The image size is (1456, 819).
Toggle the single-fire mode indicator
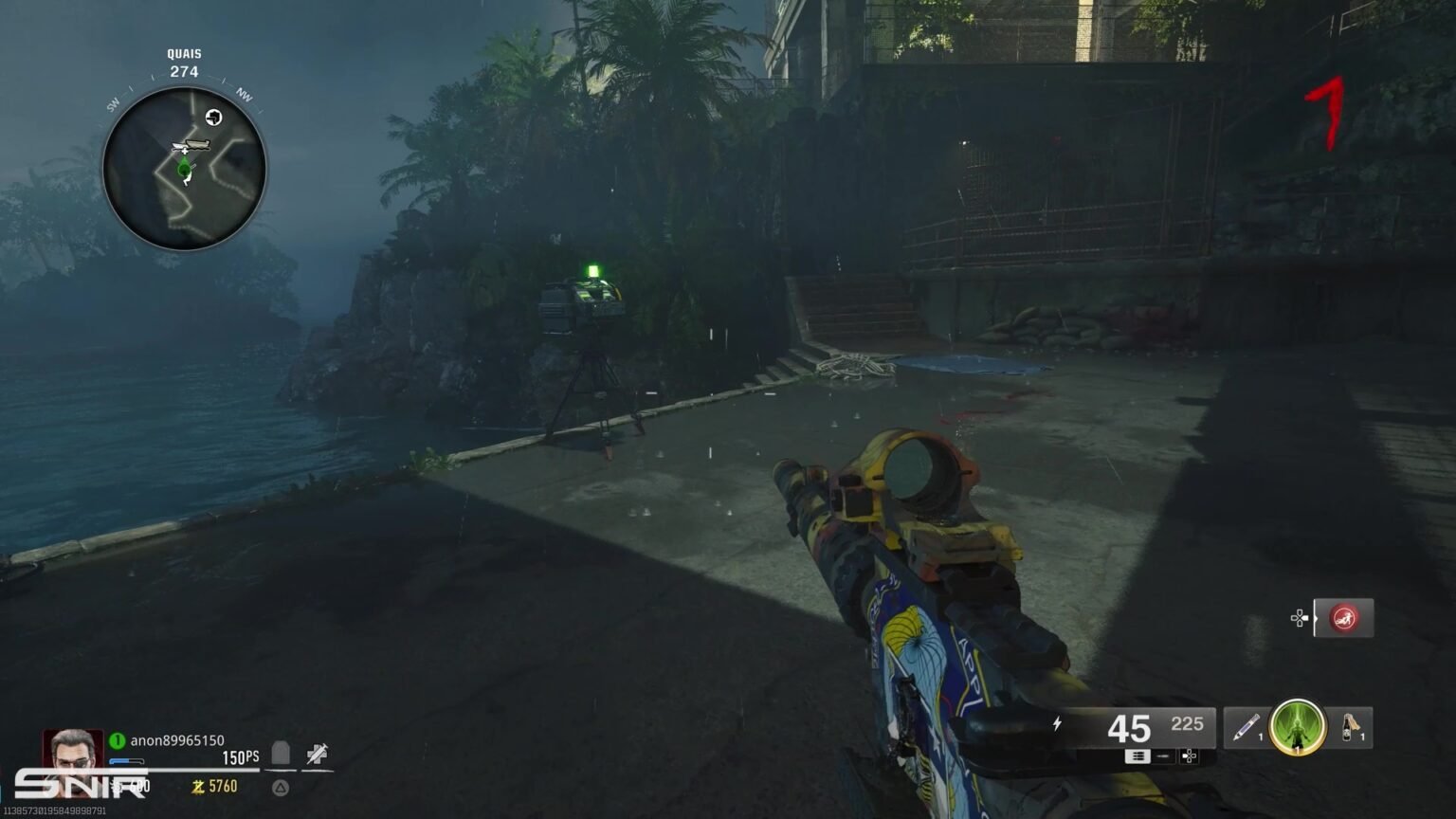pos(1163,756)
